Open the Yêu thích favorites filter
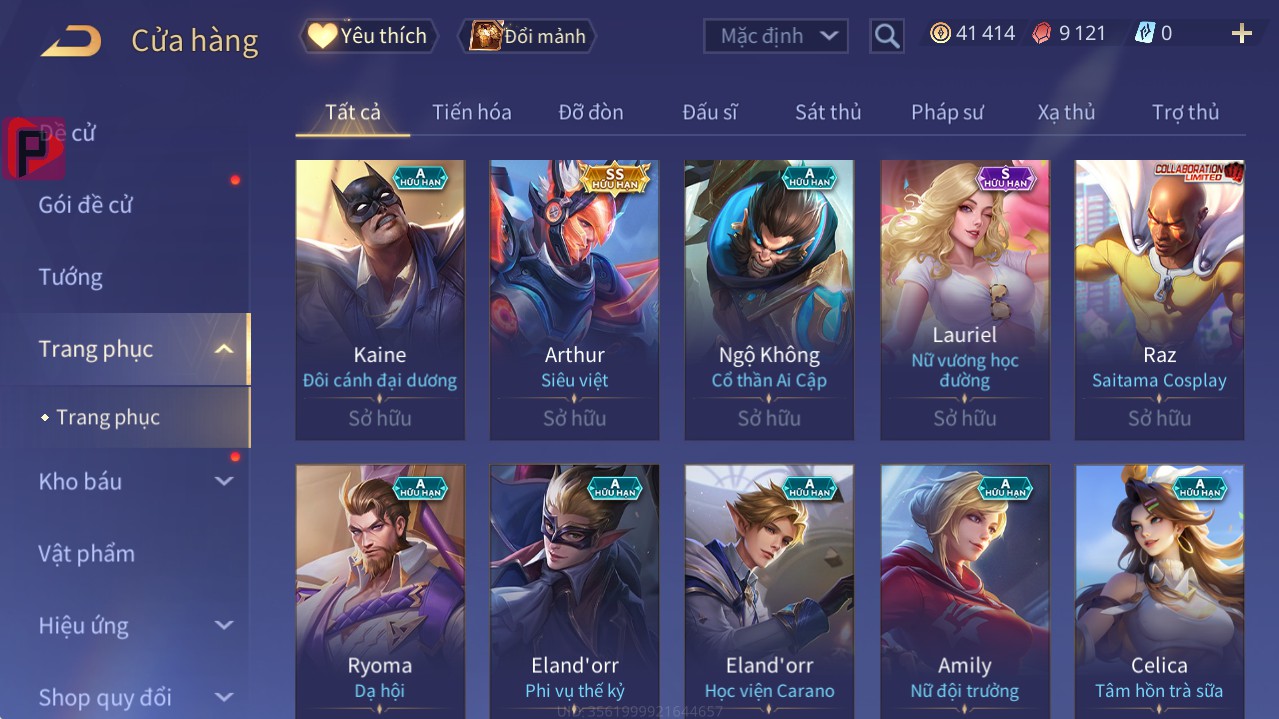 [x=368, y=36]
